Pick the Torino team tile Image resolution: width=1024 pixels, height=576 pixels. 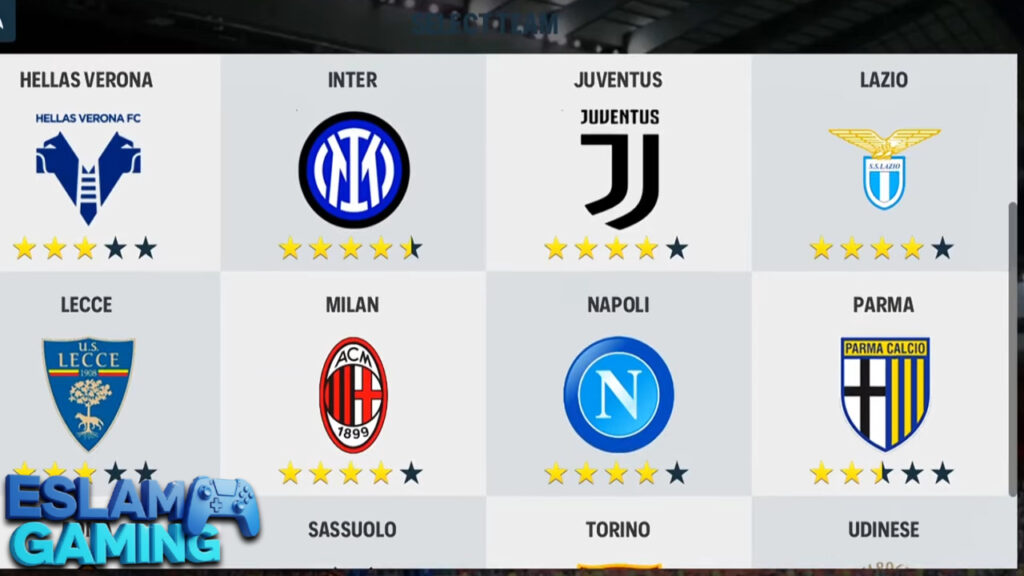619,532
